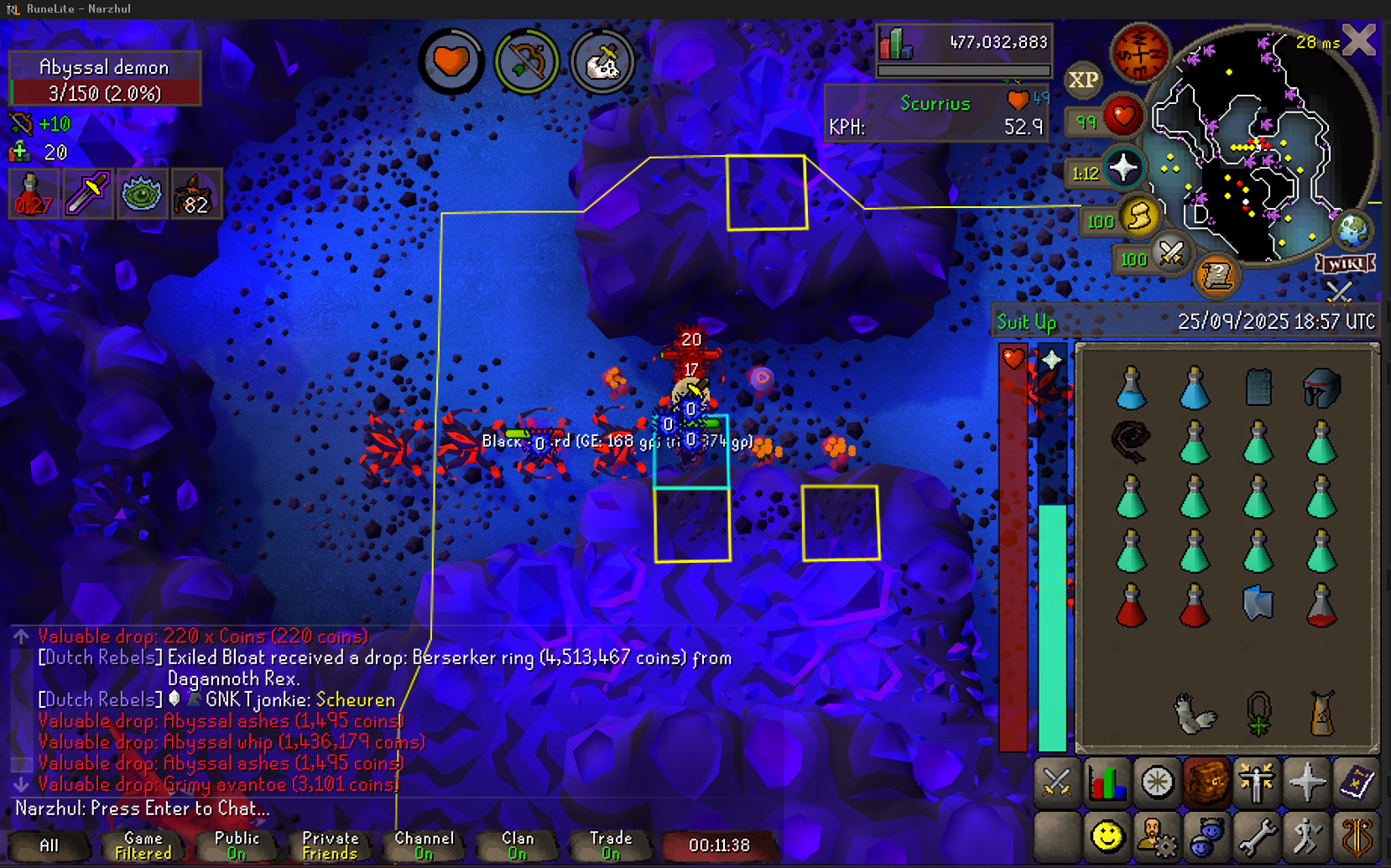Select the abyssal whip in inventory

click(x=1130, y=442)
